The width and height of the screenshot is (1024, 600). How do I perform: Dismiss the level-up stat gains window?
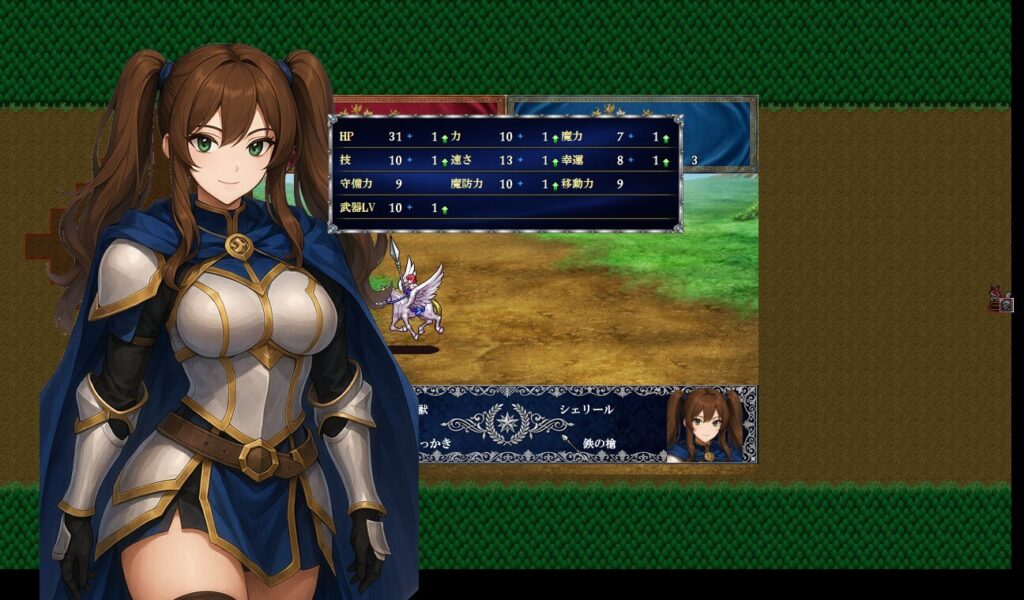point(505,173)
